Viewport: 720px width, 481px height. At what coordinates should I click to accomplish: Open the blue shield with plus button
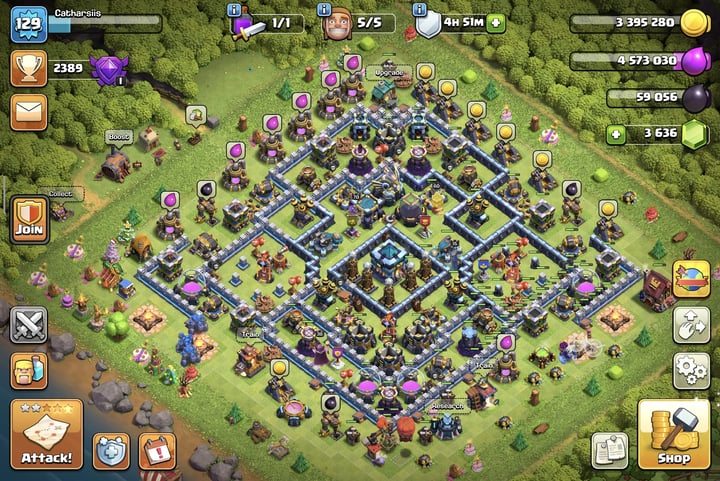pyautogui.click(x=110, y=451)
